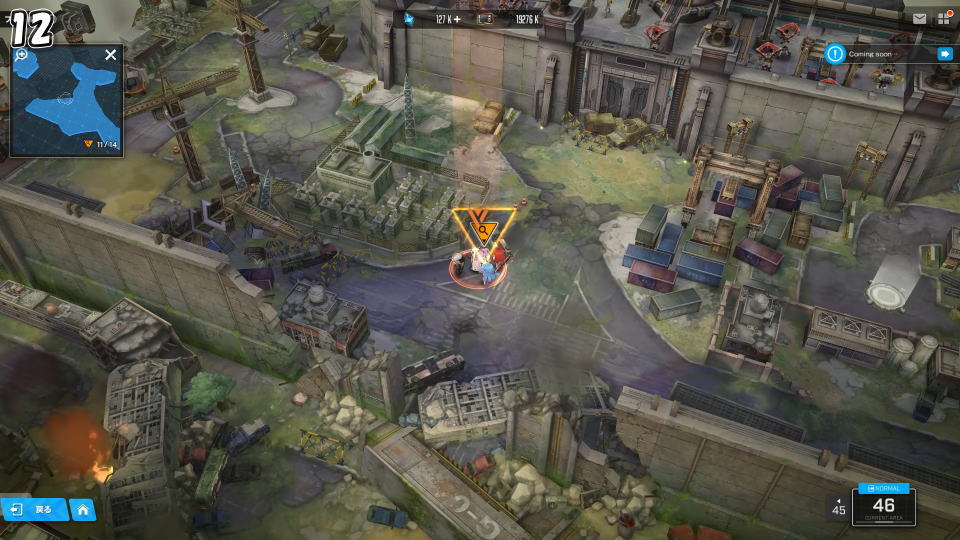Go back using the 戻る button
The width and height of the screenshot is (960, 540).
coord(35,509)
